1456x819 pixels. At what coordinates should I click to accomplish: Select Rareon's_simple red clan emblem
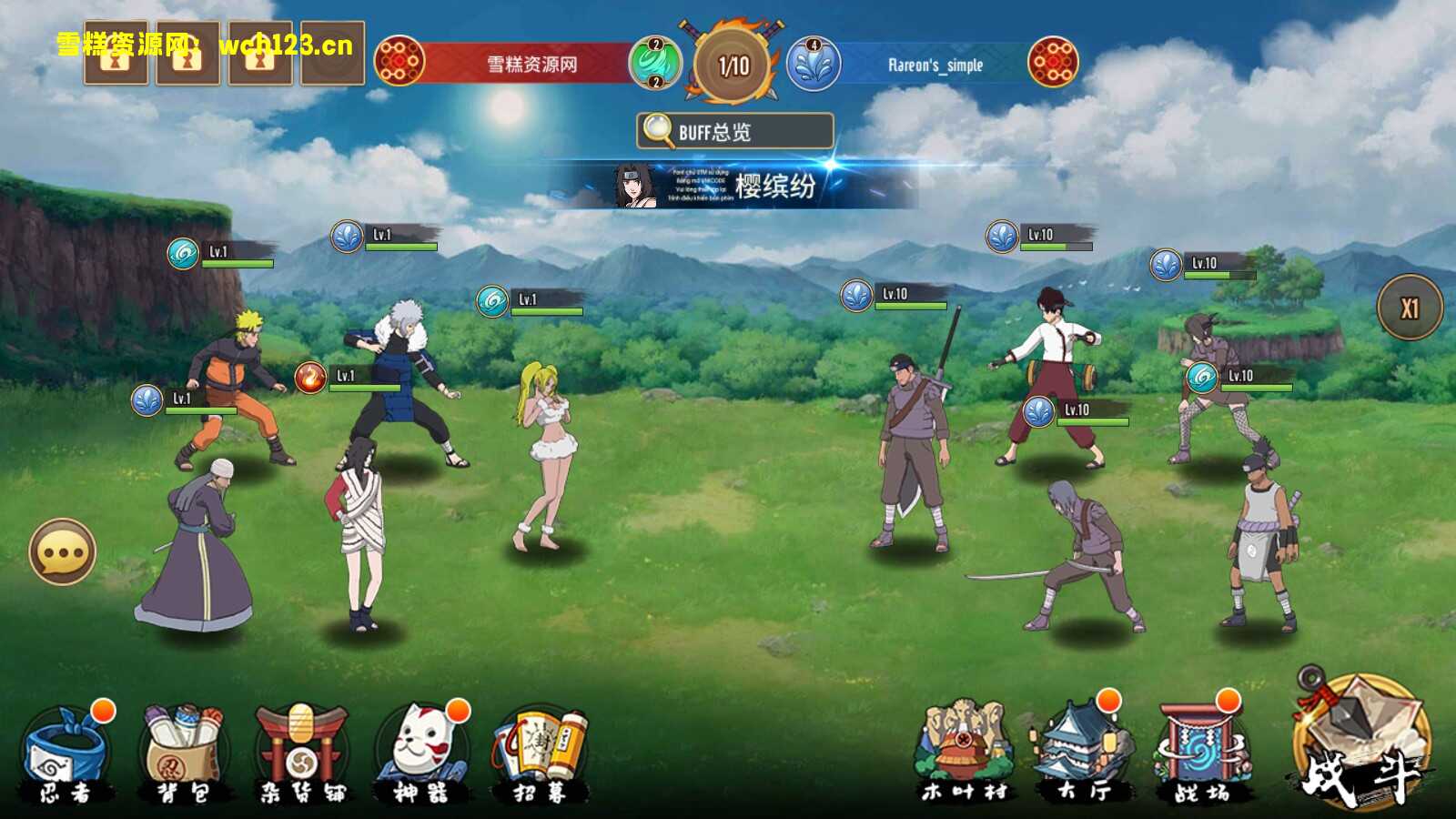[1053, 62]
